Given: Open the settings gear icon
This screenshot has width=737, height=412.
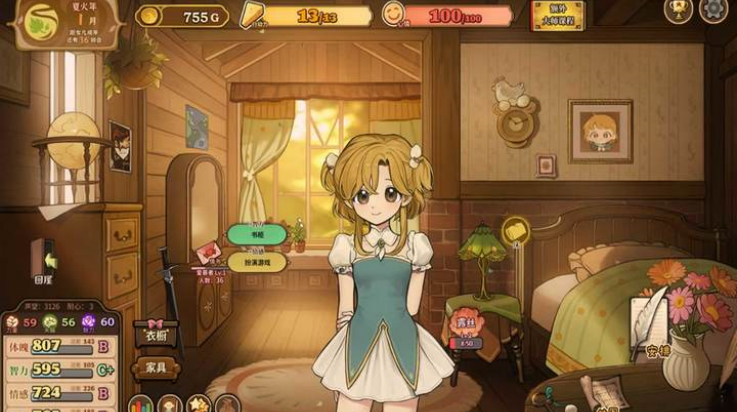Looking at the screenshot, I should 714,10.
